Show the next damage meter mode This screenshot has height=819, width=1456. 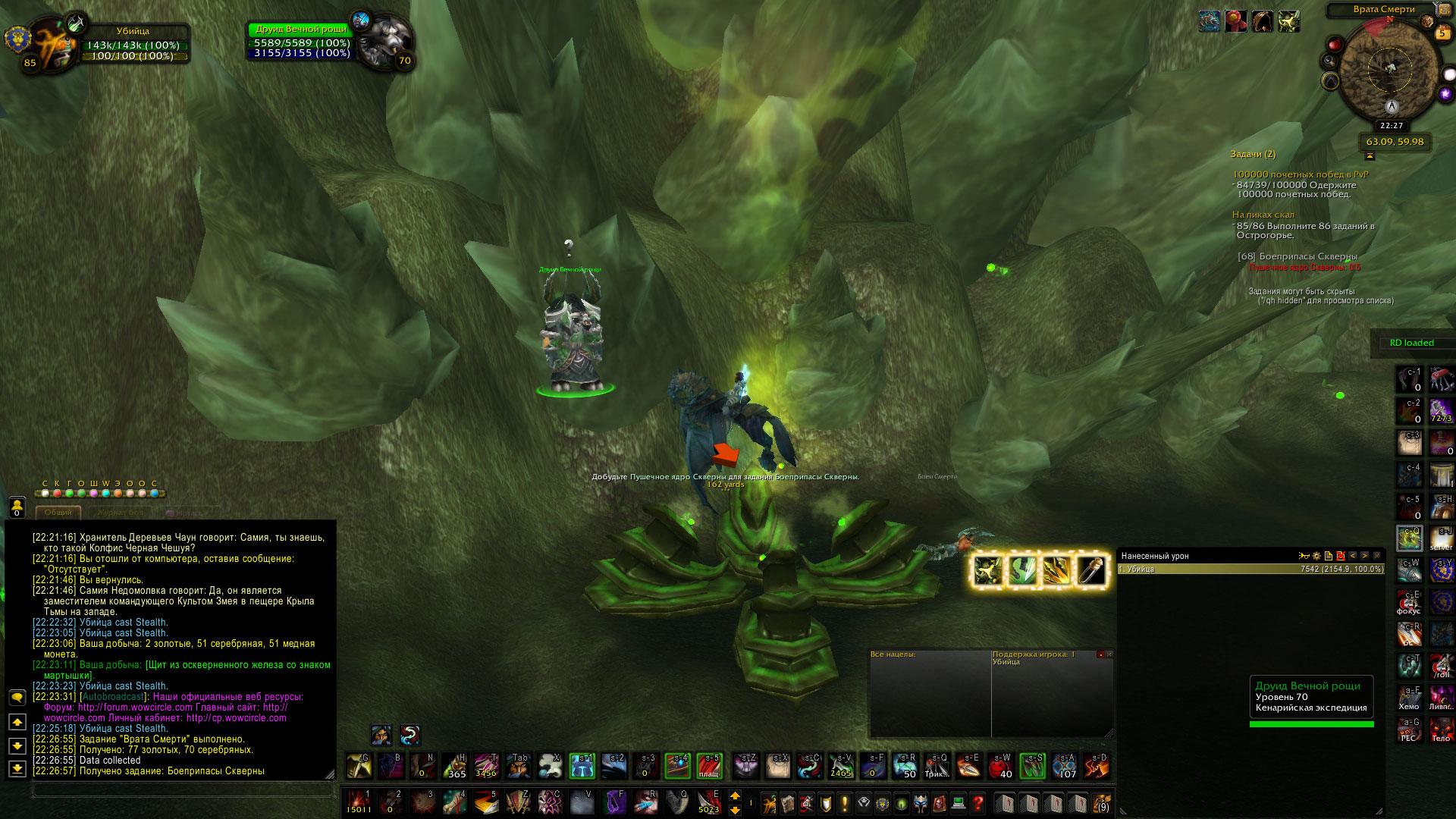click(x=1364, y=556)
